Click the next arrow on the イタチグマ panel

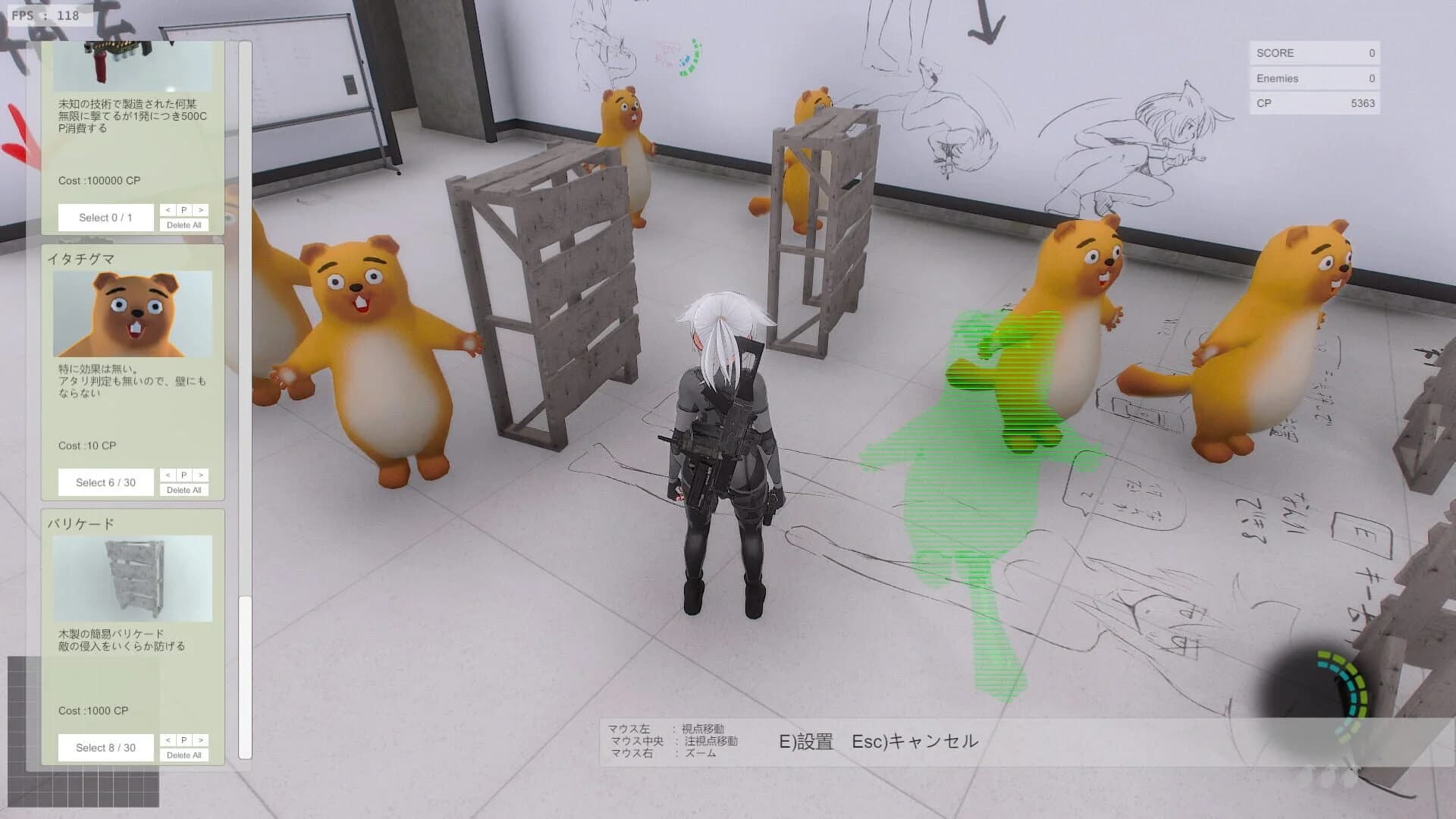point(200,475)
